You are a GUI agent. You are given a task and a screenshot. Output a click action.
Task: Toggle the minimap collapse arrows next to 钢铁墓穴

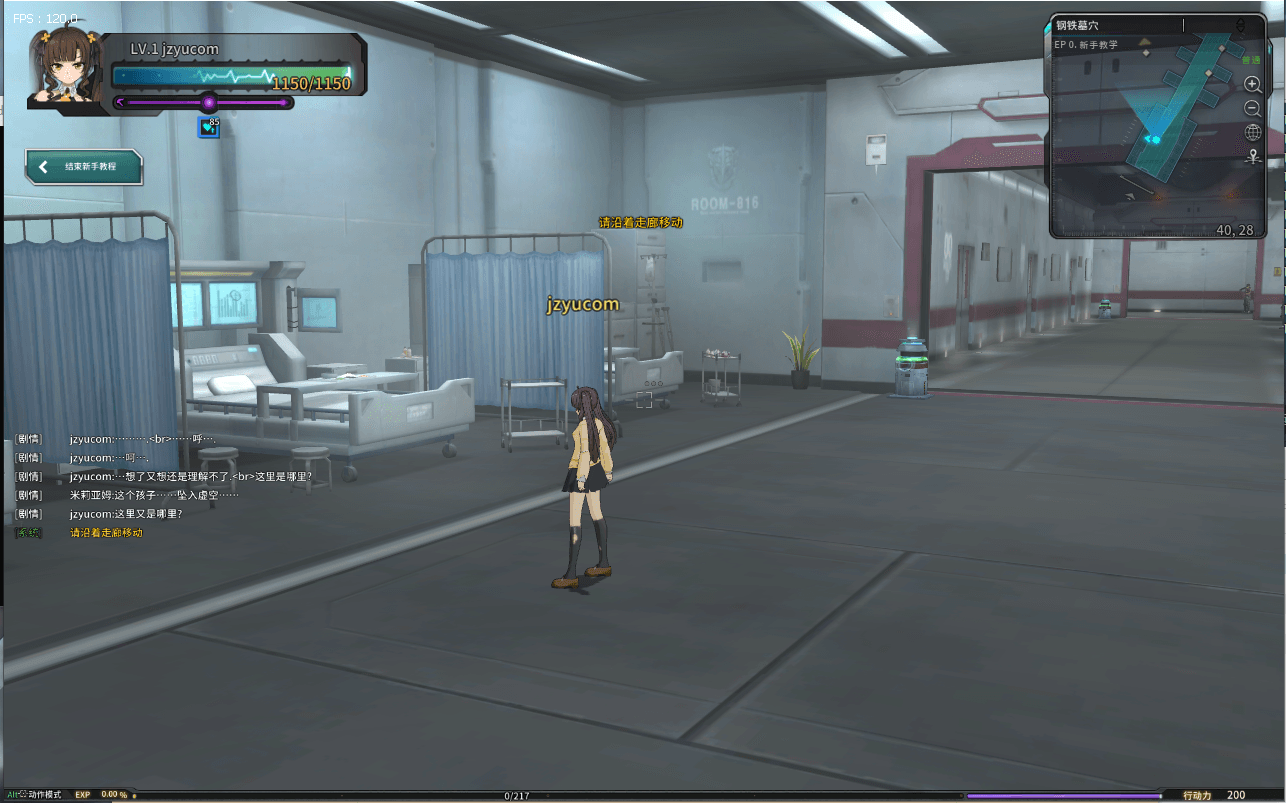(x=1240, y=25)
